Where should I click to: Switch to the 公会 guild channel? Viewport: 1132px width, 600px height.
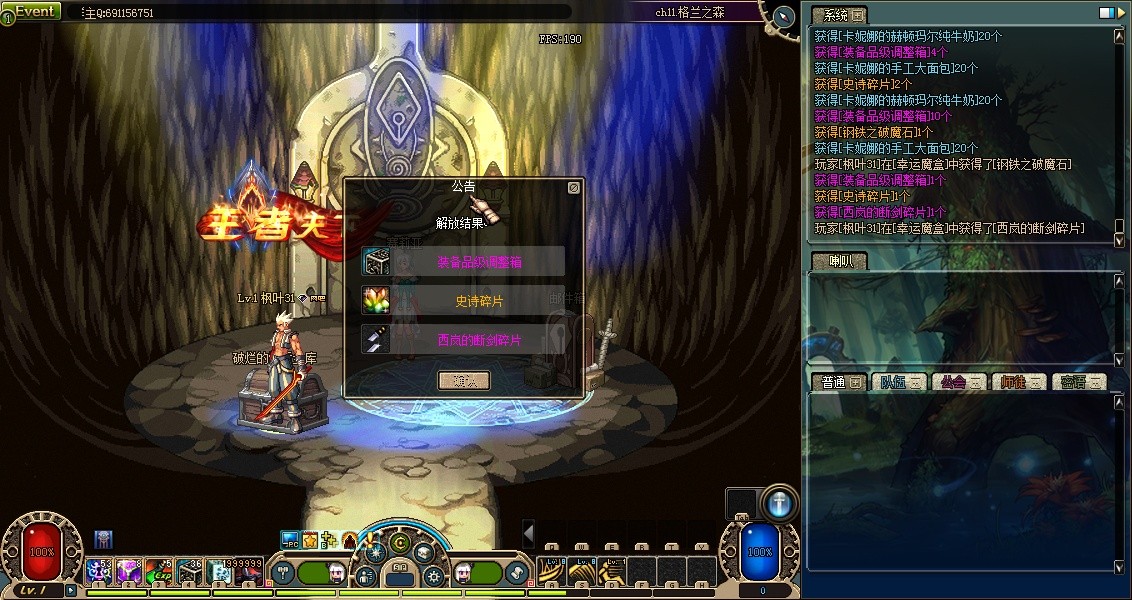click(x=957, y=382)
